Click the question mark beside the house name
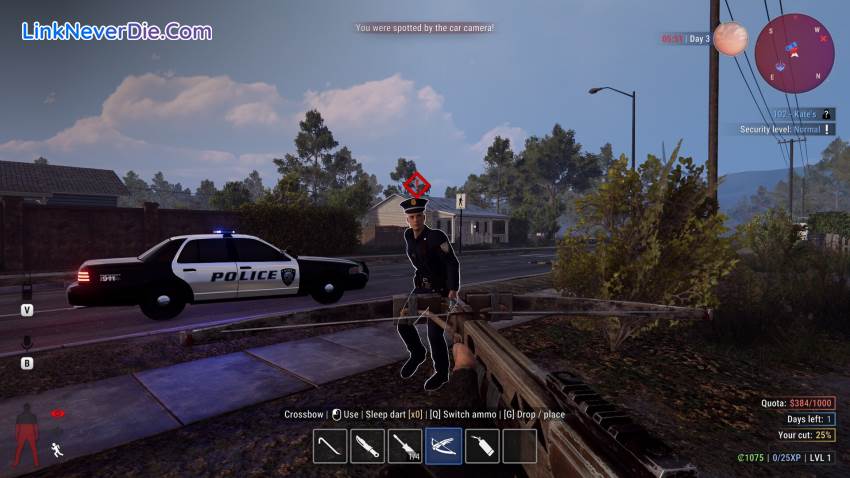Viewport: 850px width, 478px height. [827, 115]
